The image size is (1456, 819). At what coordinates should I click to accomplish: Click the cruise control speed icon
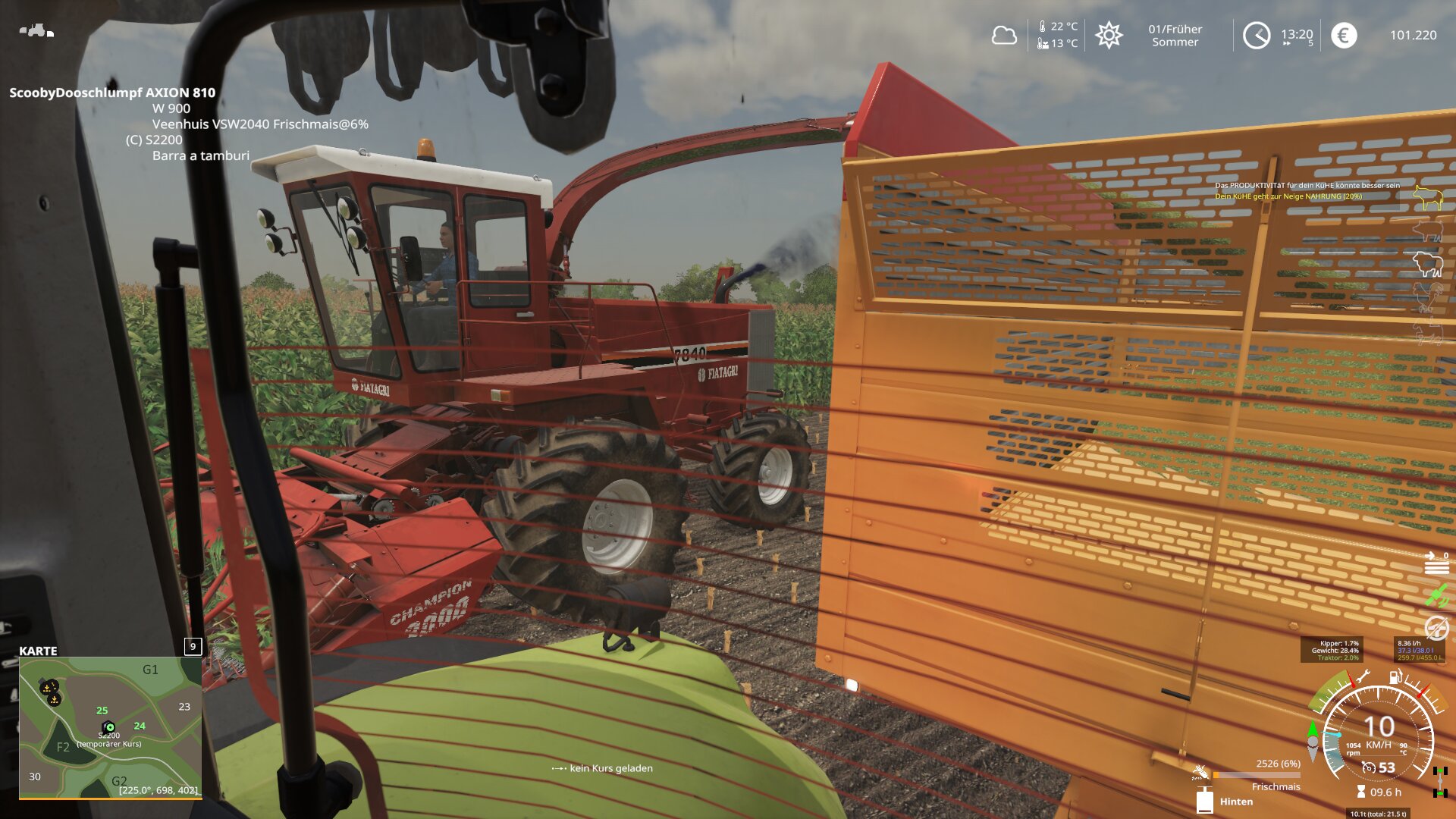click(1369, 767)
